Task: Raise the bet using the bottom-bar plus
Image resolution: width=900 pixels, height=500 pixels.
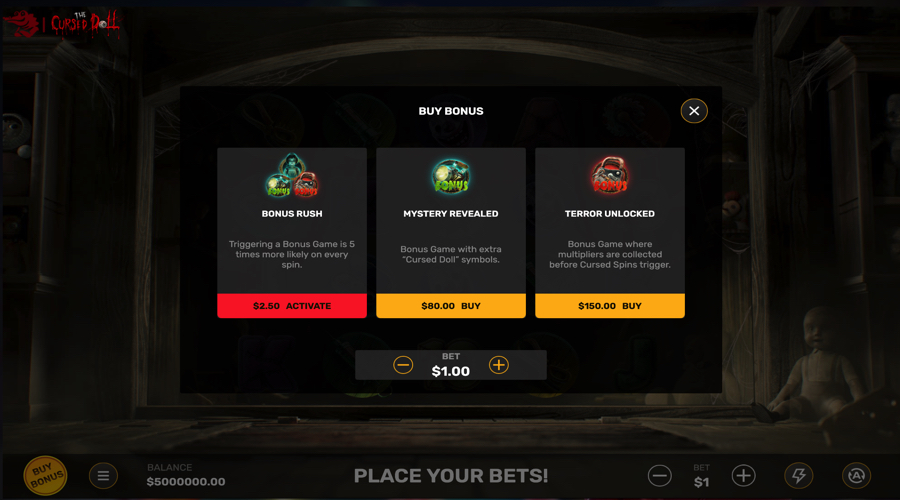Action: 743,476
